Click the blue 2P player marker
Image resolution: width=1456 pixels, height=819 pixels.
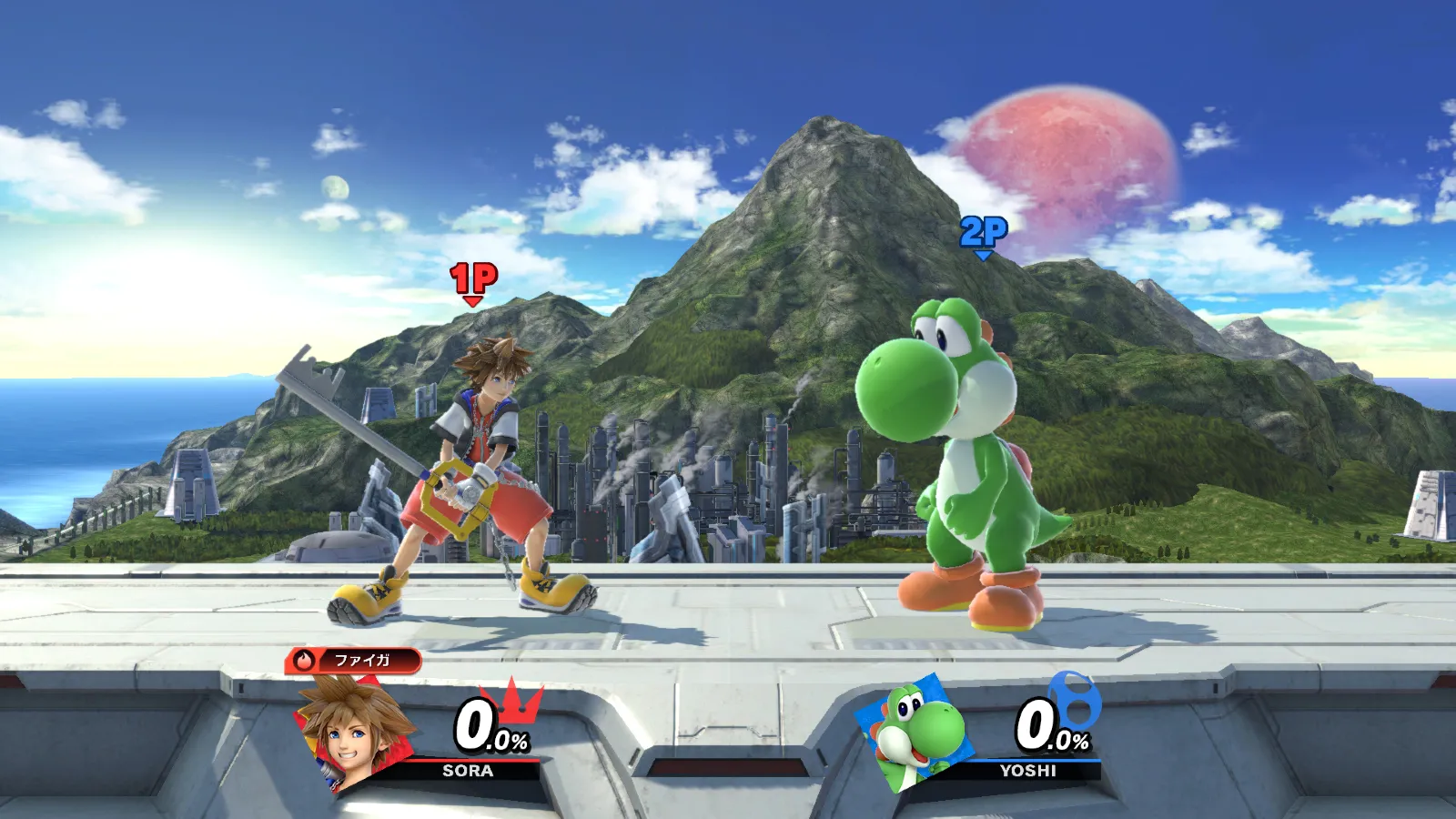984,233
